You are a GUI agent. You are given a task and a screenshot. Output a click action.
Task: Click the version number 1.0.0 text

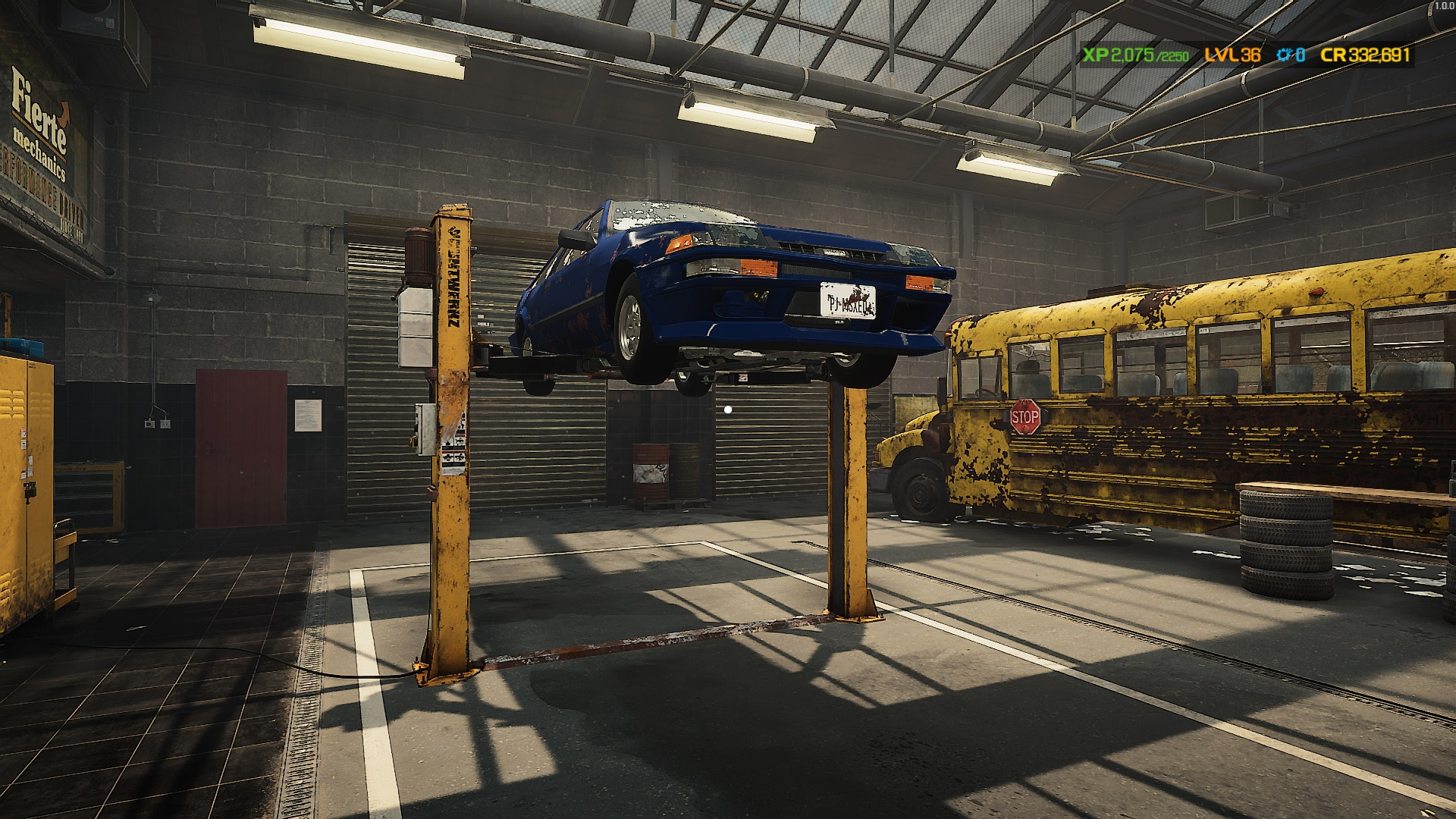pos(1445,6)
